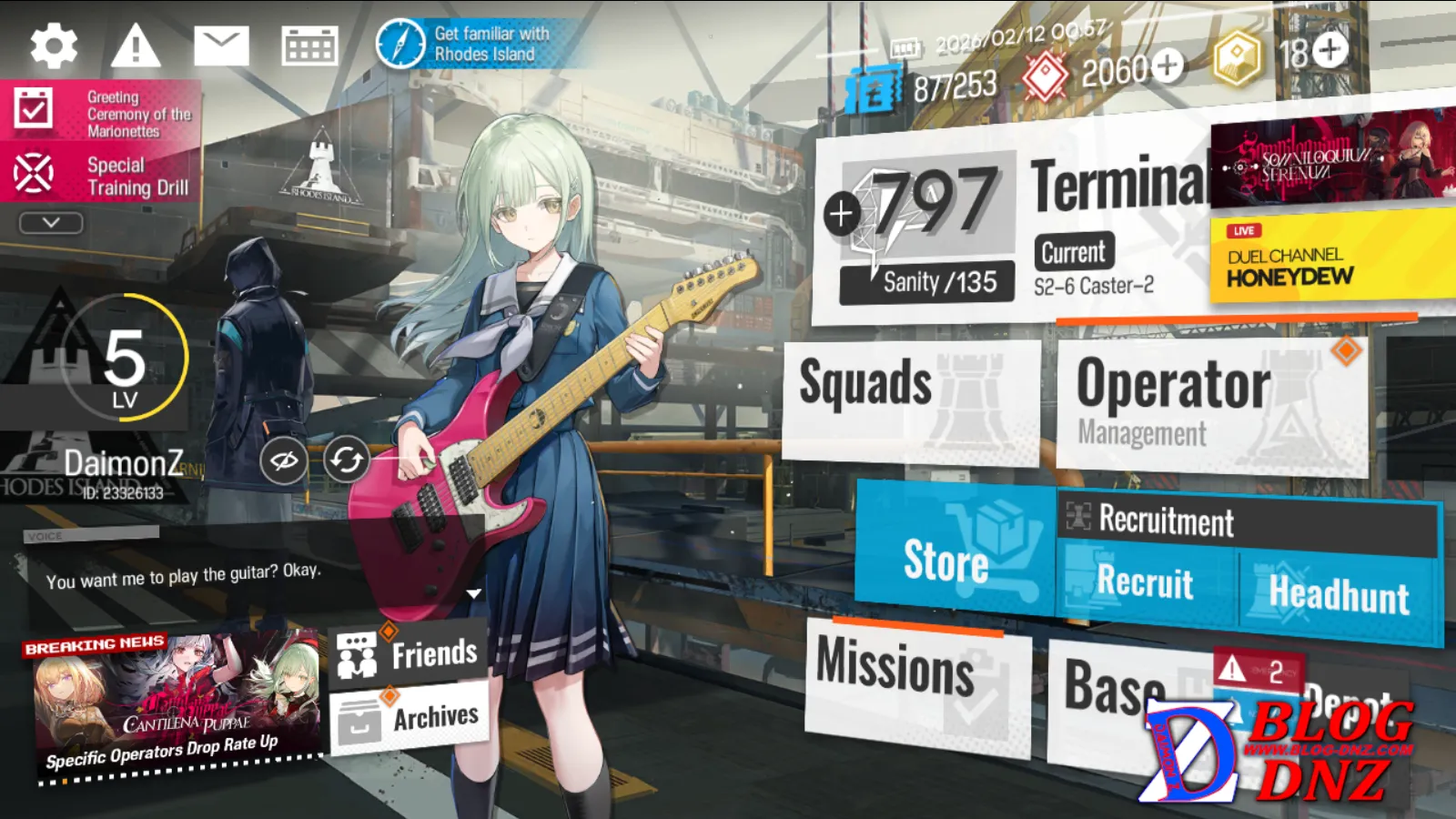Open the Squads menu
Image resolution: width=1456 pixels, height=819 pixels.
[910, 400]
